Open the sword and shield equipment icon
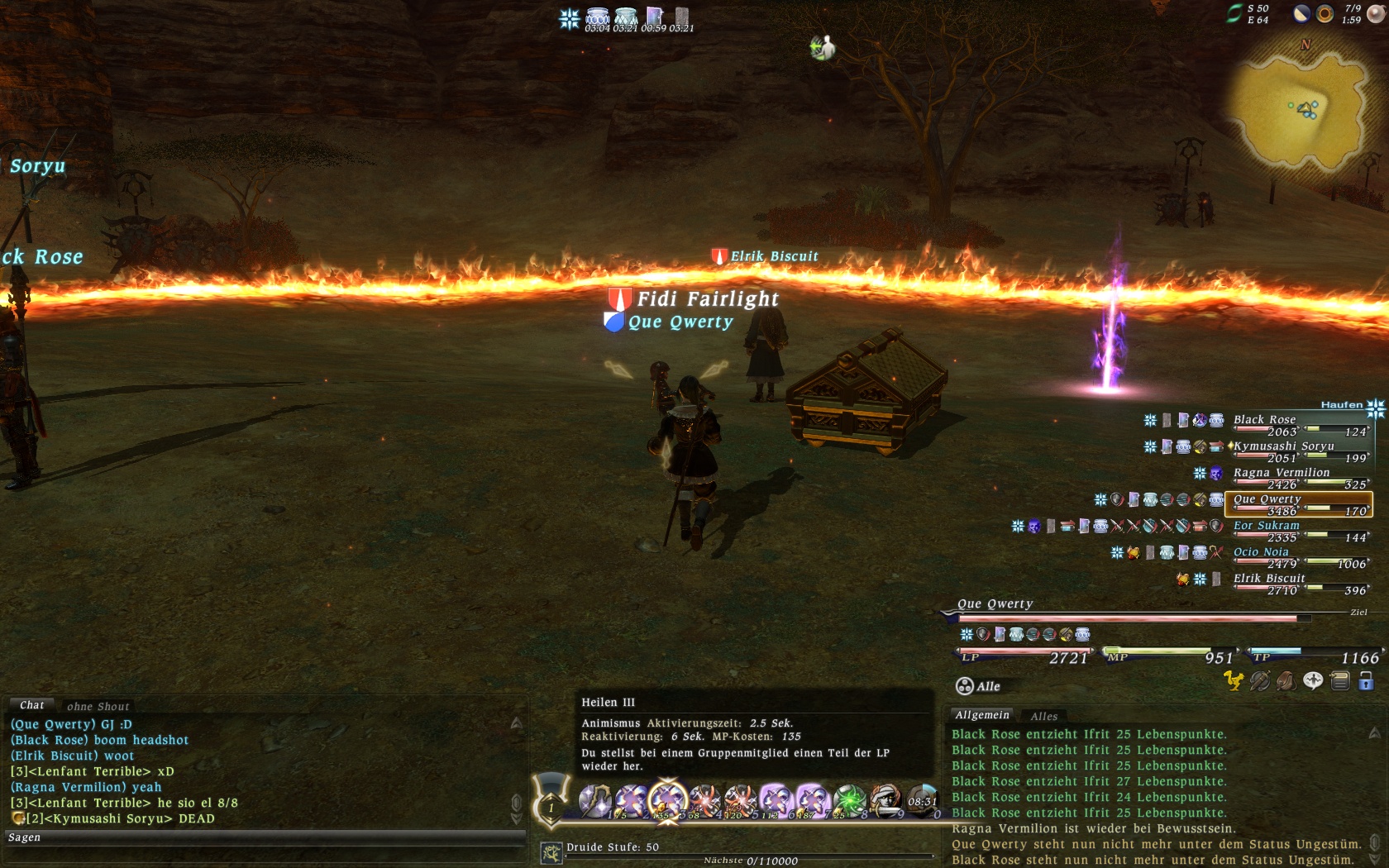Image resolution: width=1389 pixels, height=868 pixels. pyautogui.click(x=1260, y=680)
